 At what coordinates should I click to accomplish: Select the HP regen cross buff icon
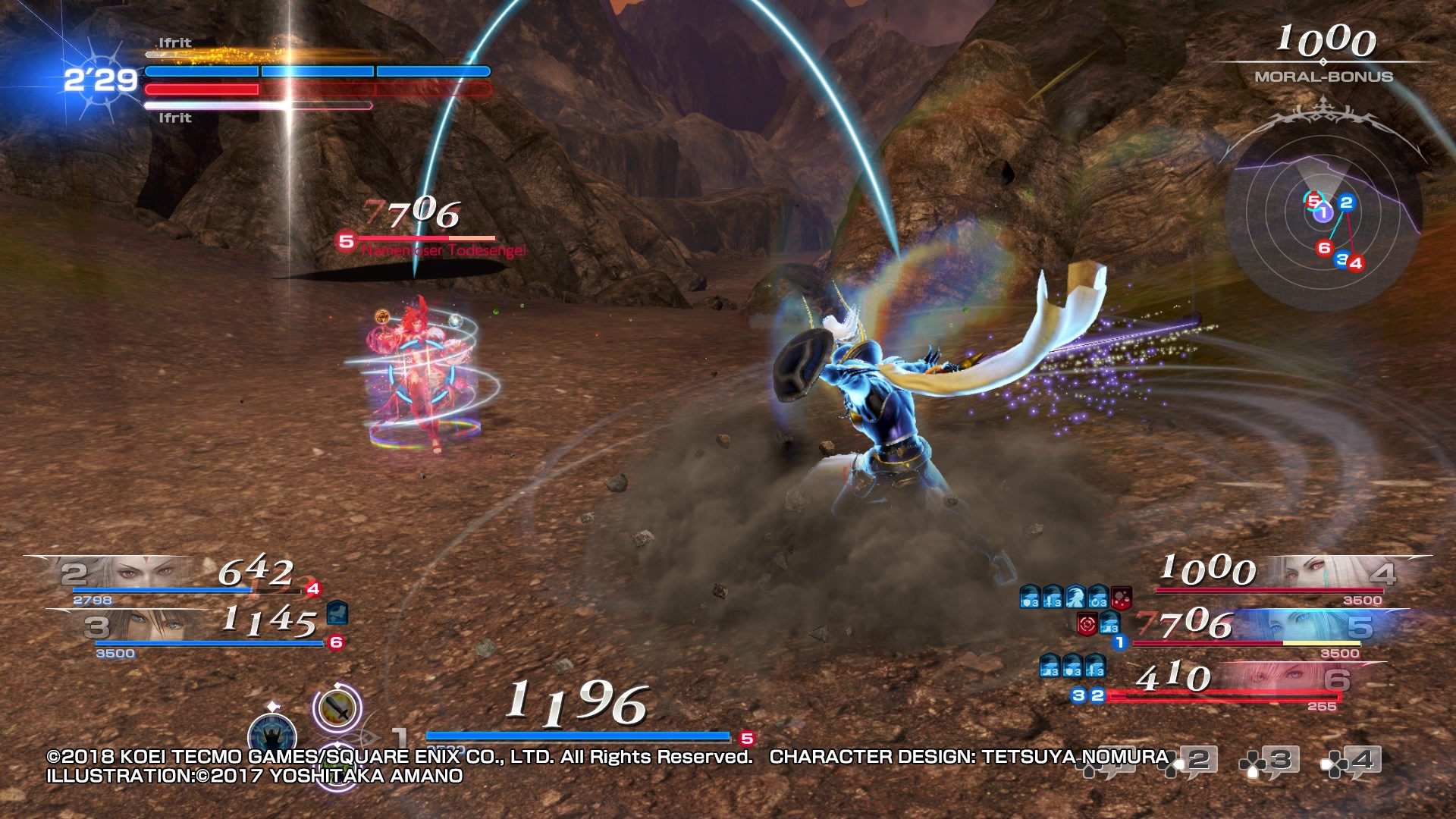tap(1097, 598)
